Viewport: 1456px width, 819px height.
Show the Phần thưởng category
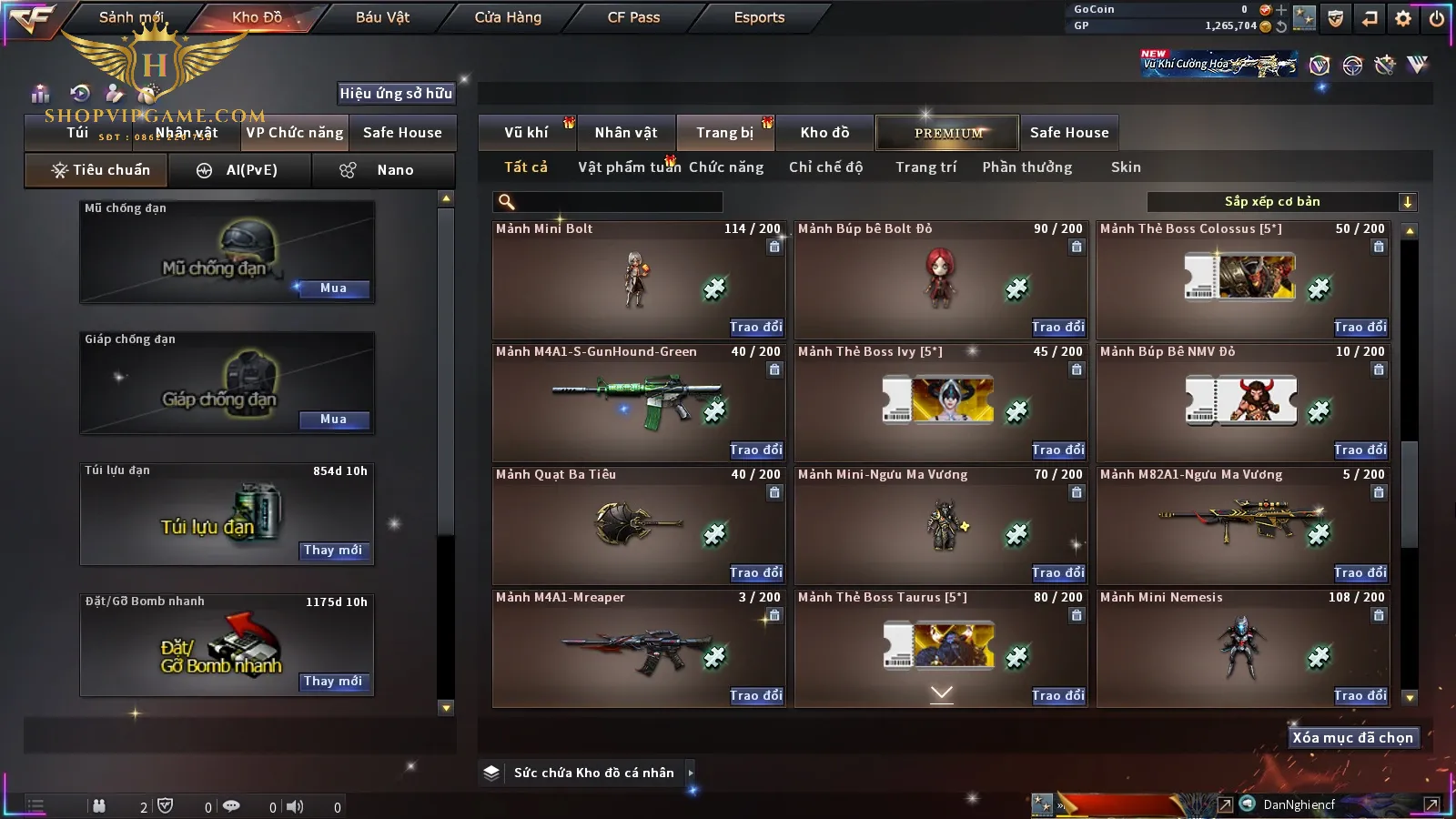click(x=1026, y=167)
